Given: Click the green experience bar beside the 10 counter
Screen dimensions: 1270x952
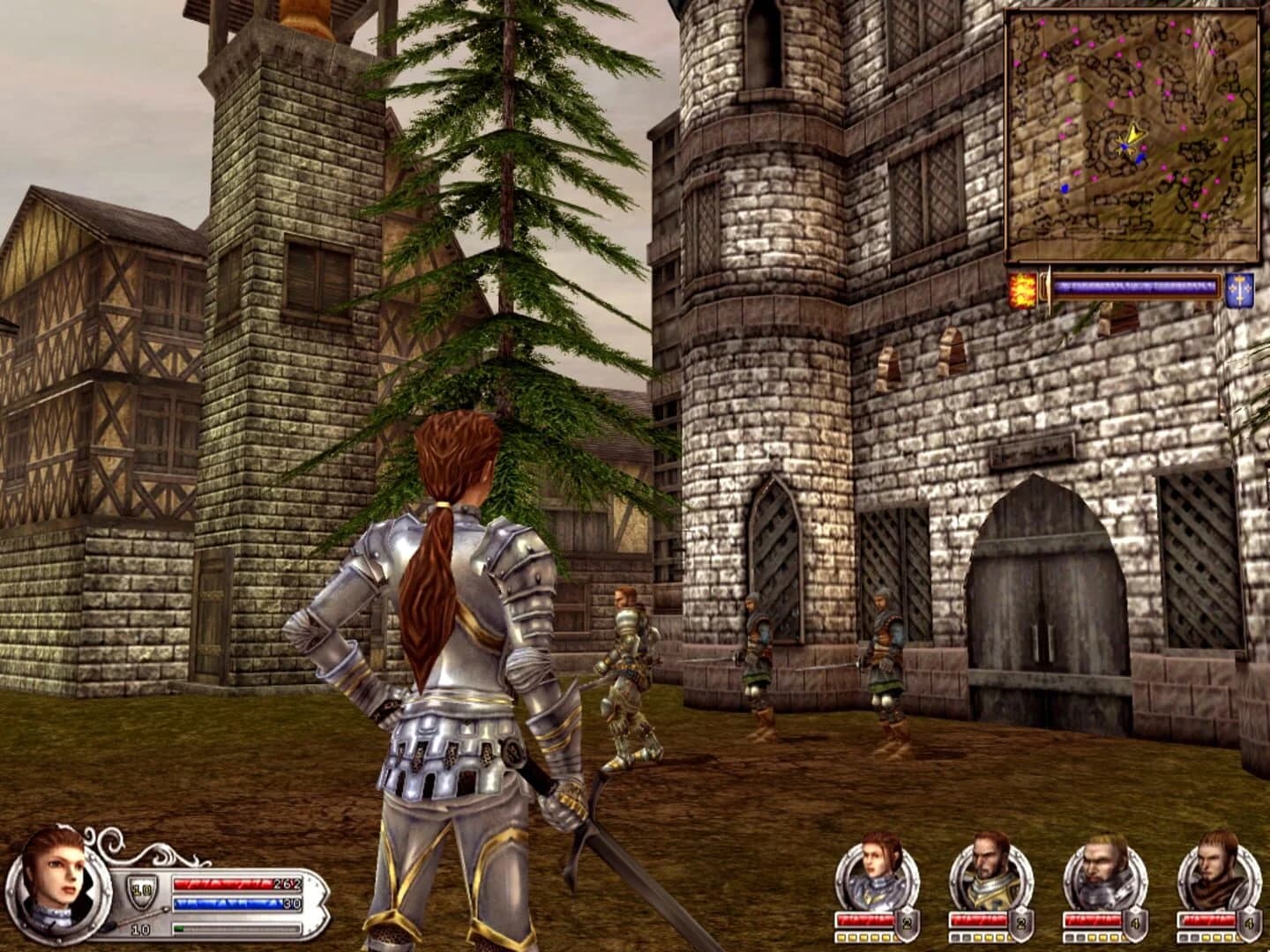Looking at the screenshot, I should pyautogui.click(x=220, y=928).
